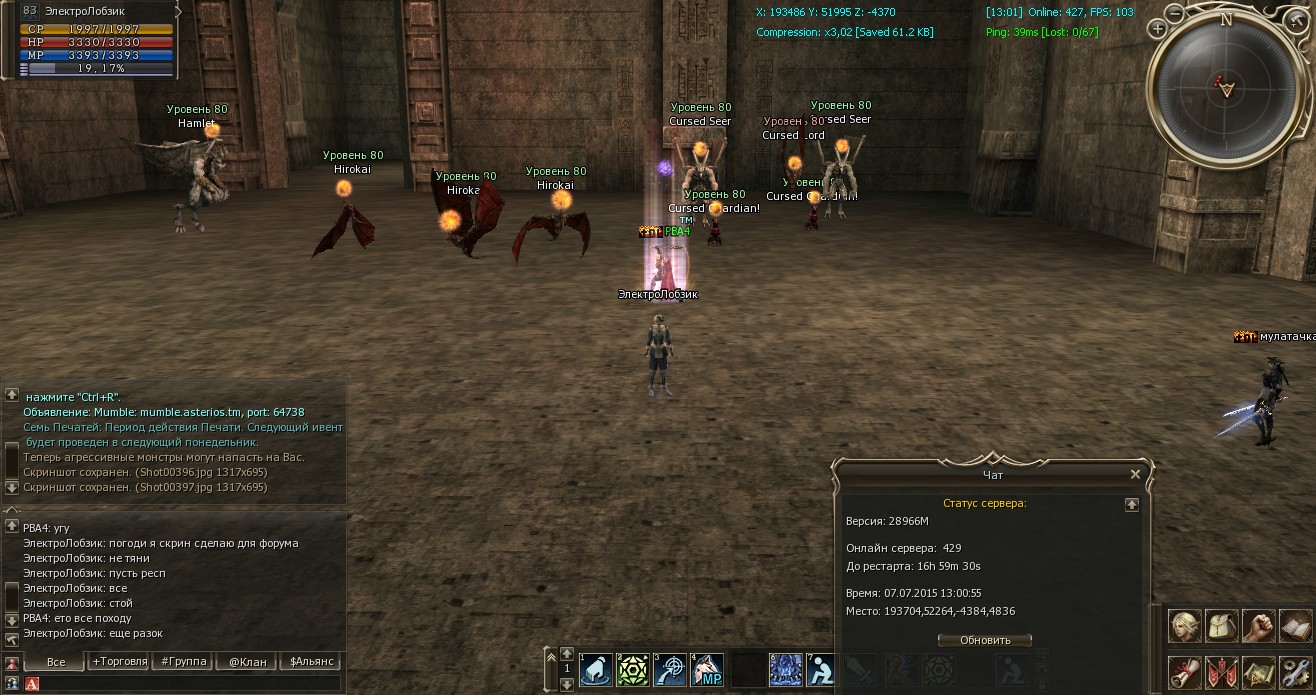Open the skills book icon
The image size is (1316, 695).
click(x=1296, y=627)
